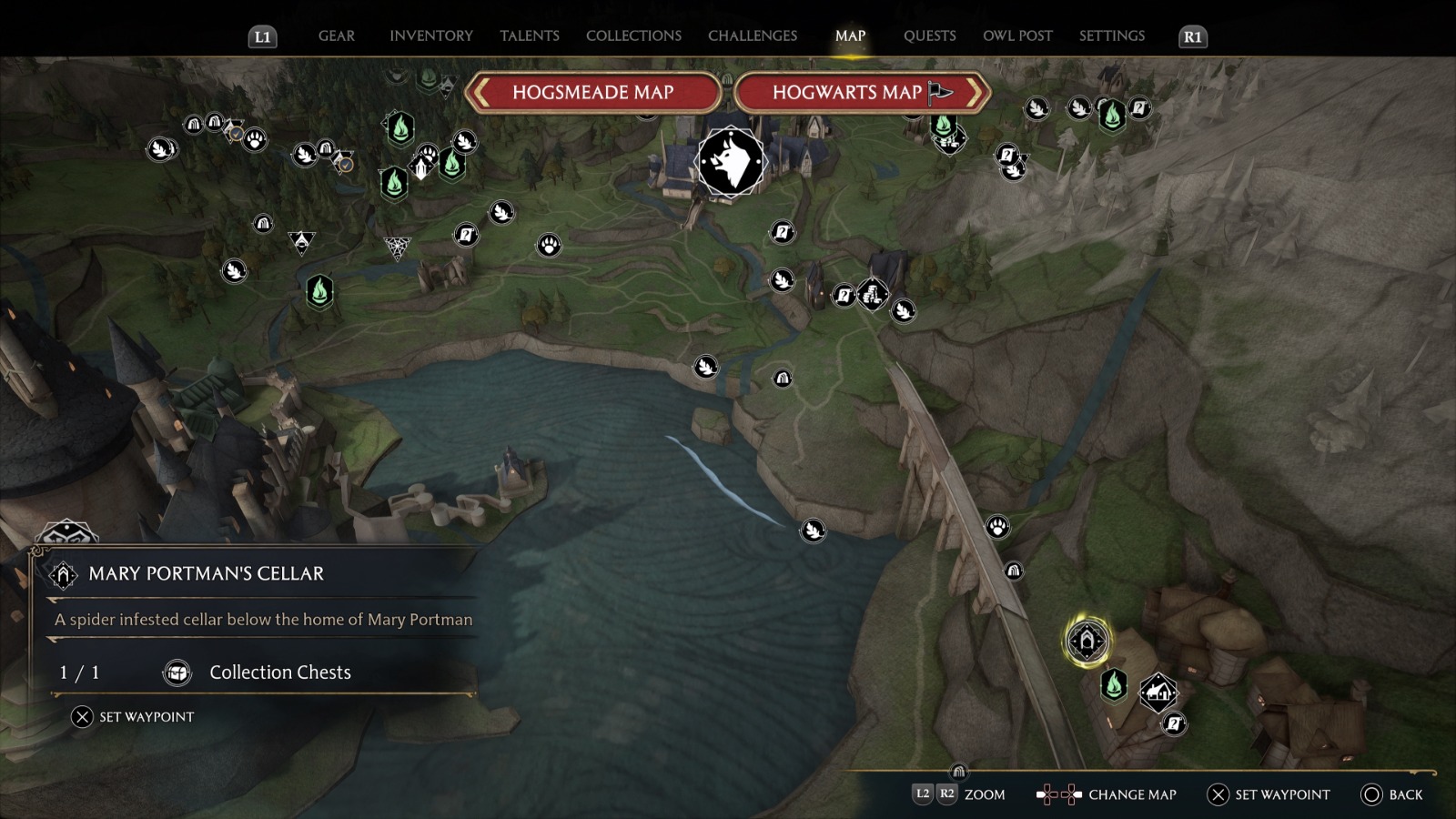Click the large beast head map marker

[731, 162]
